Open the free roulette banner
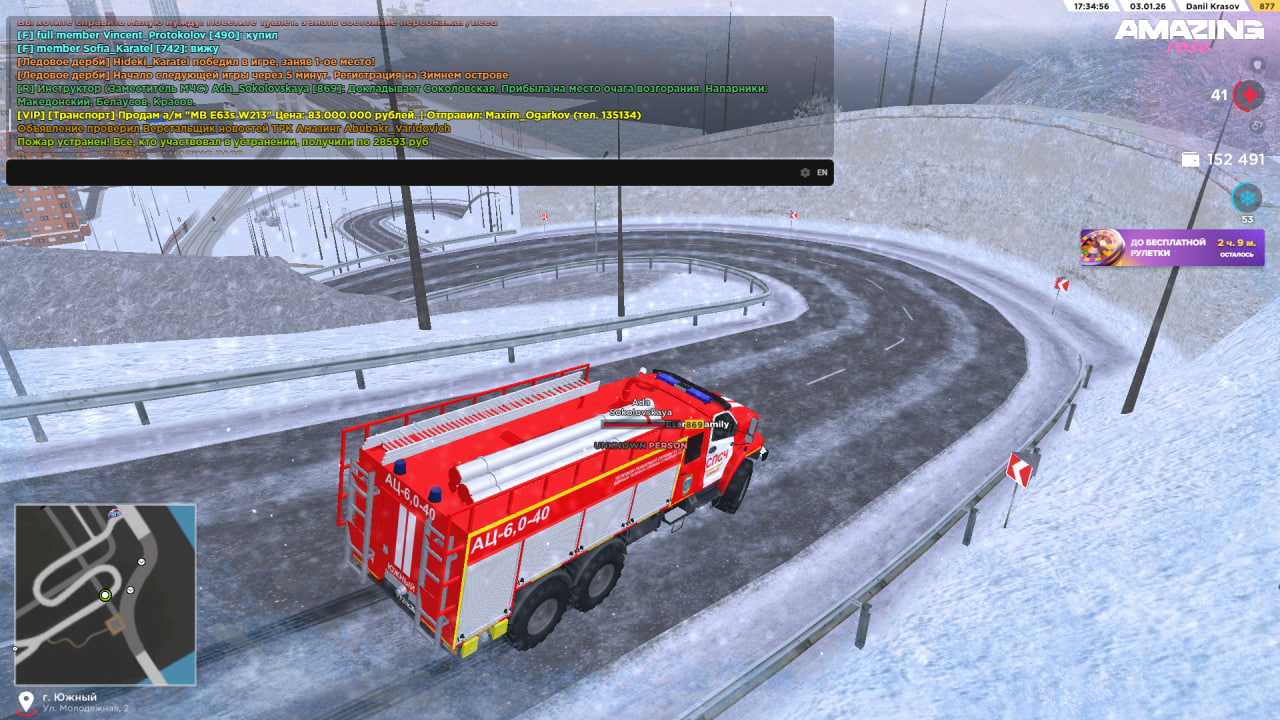Screen dimensions: 1280x720 [1171, 247]
